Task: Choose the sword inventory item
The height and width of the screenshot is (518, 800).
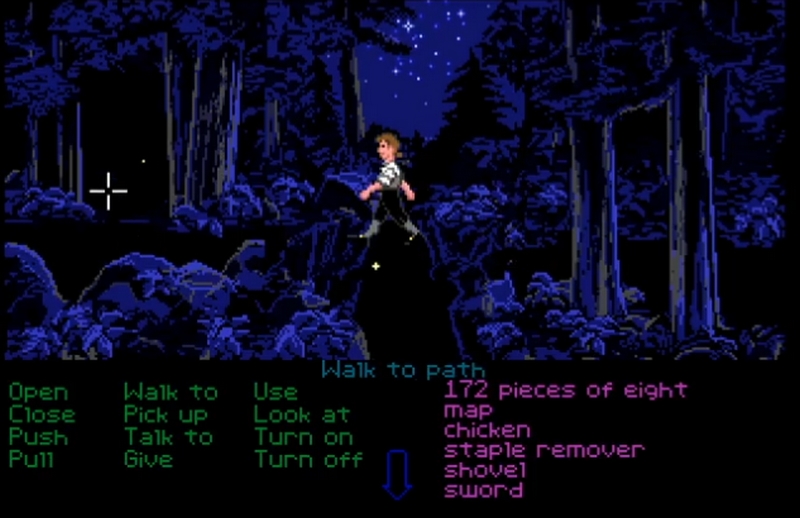Action: [483, 490]
